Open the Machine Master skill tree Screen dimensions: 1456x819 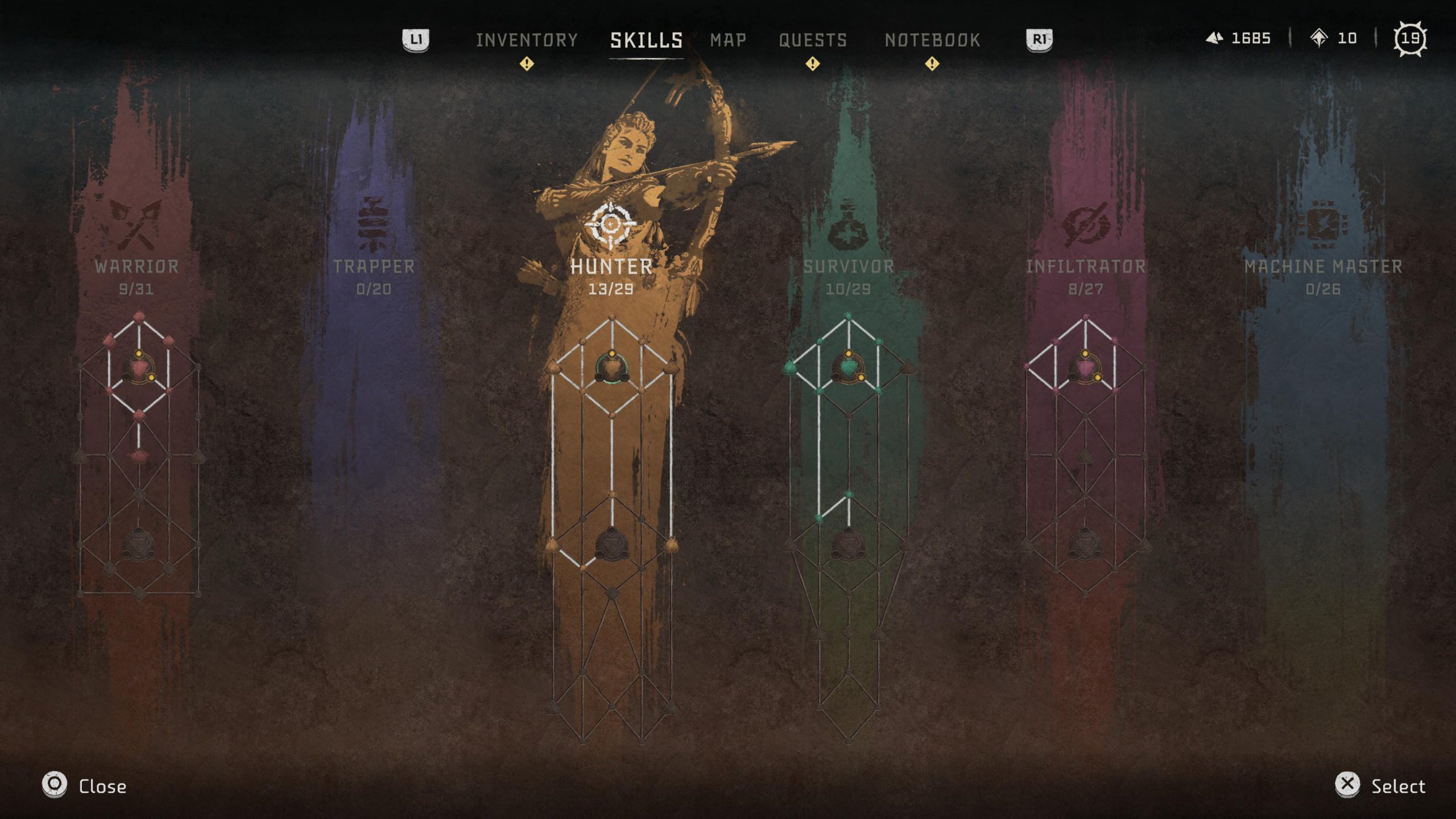[1323, 266]
